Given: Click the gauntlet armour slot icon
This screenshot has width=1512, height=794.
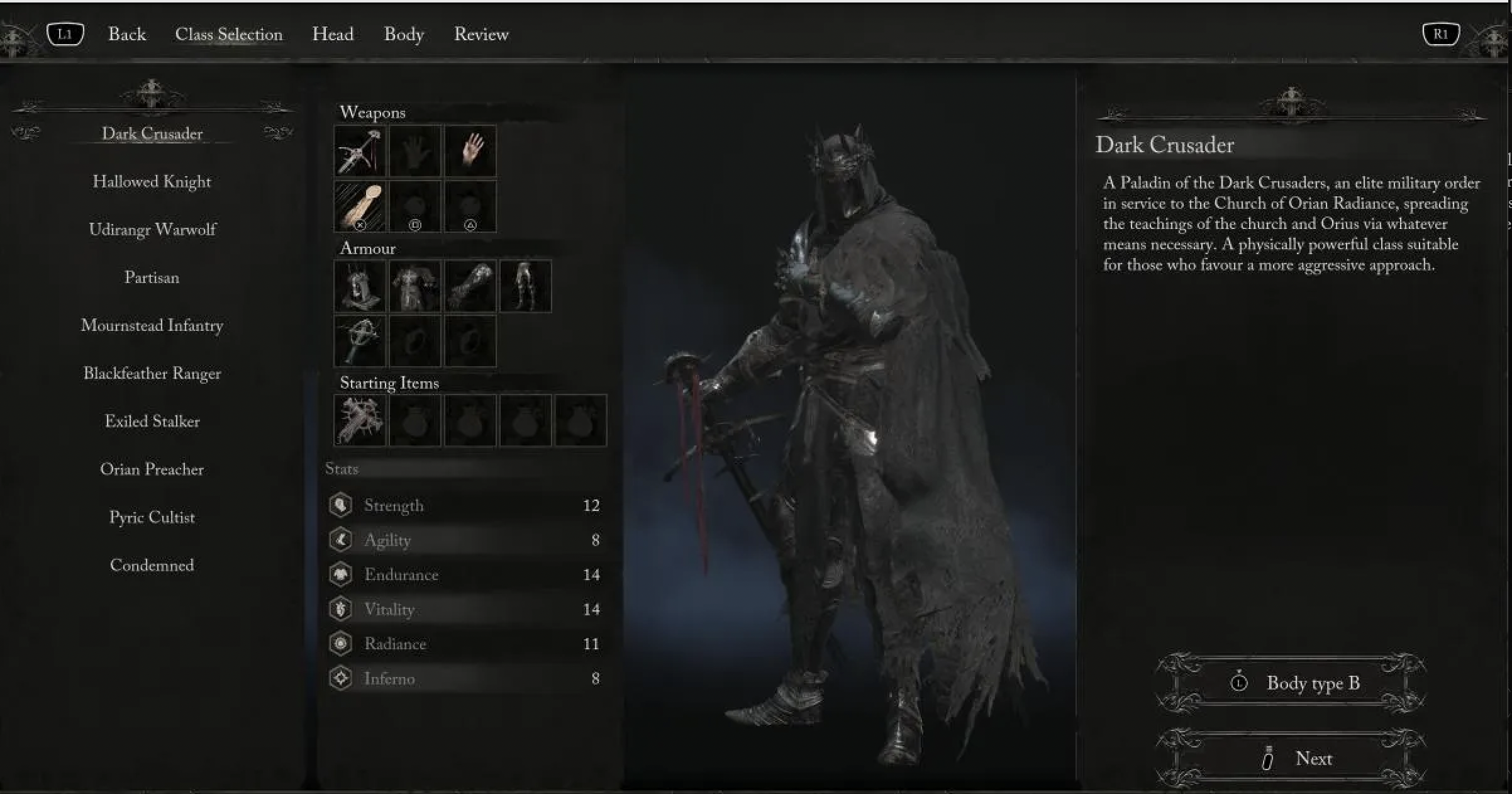Looking at the screenshot, I should click(x=470, y=286).
